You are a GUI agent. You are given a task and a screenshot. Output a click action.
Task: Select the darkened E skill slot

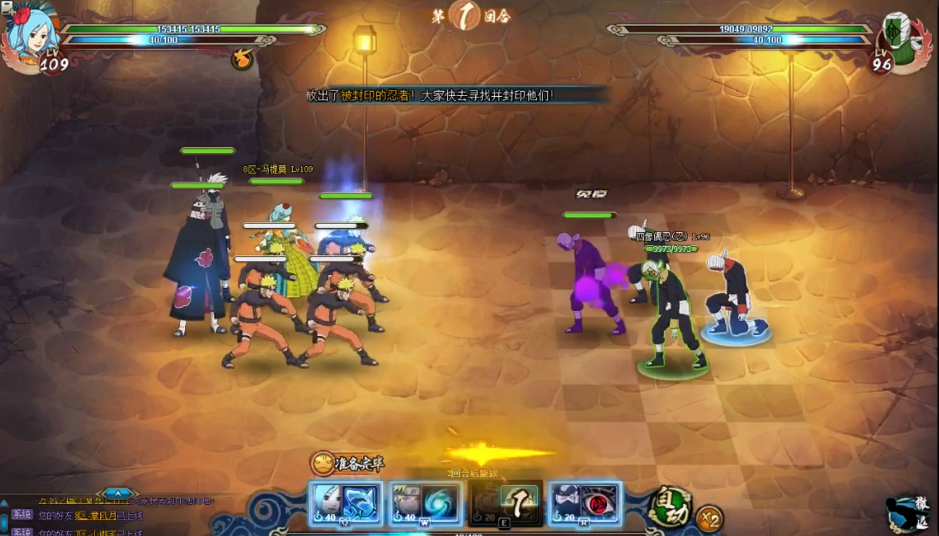coord(506,502)
